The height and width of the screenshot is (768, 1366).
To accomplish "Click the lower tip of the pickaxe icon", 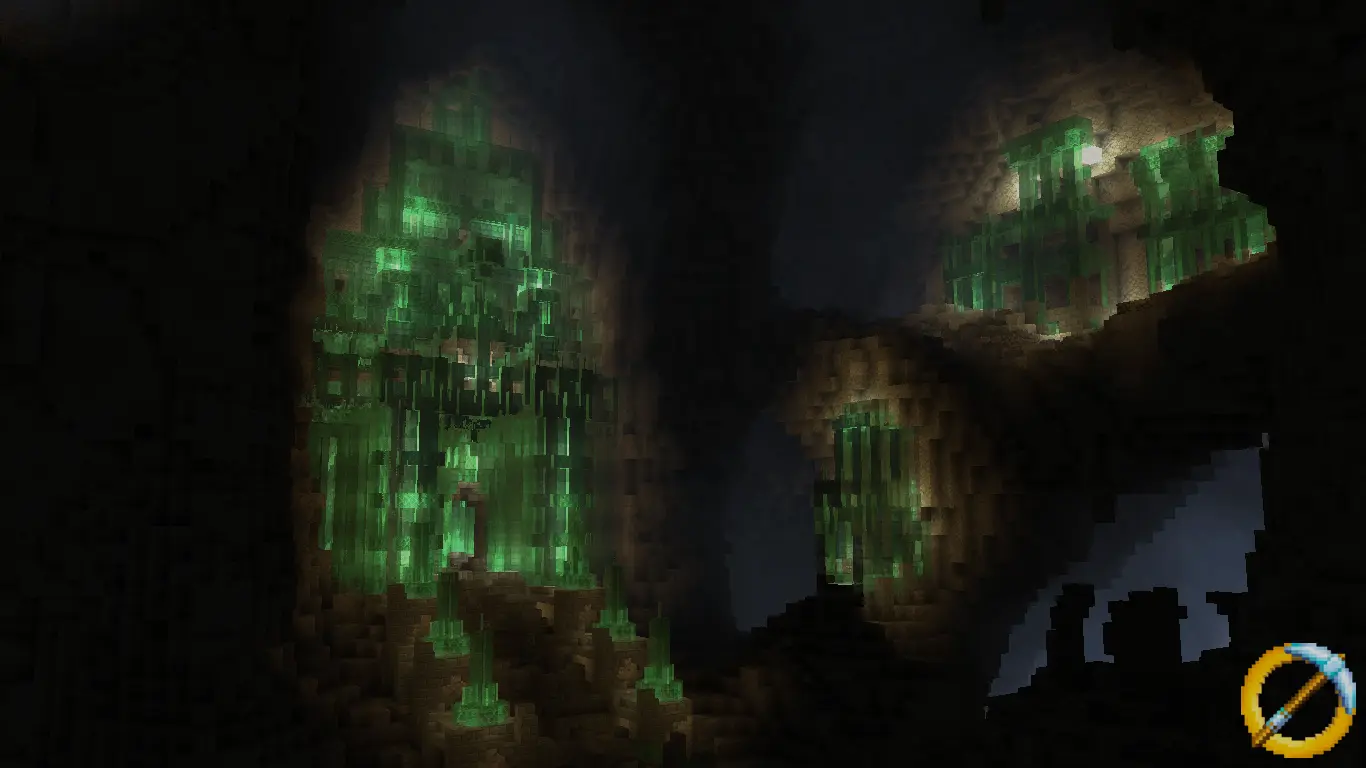I will click(x=1262, y=733).
